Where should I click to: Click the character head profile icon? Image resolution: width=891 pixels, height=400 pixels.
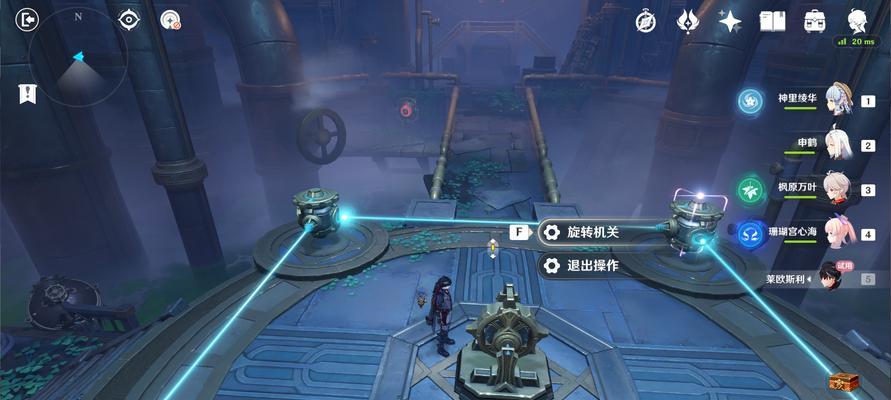858,19
